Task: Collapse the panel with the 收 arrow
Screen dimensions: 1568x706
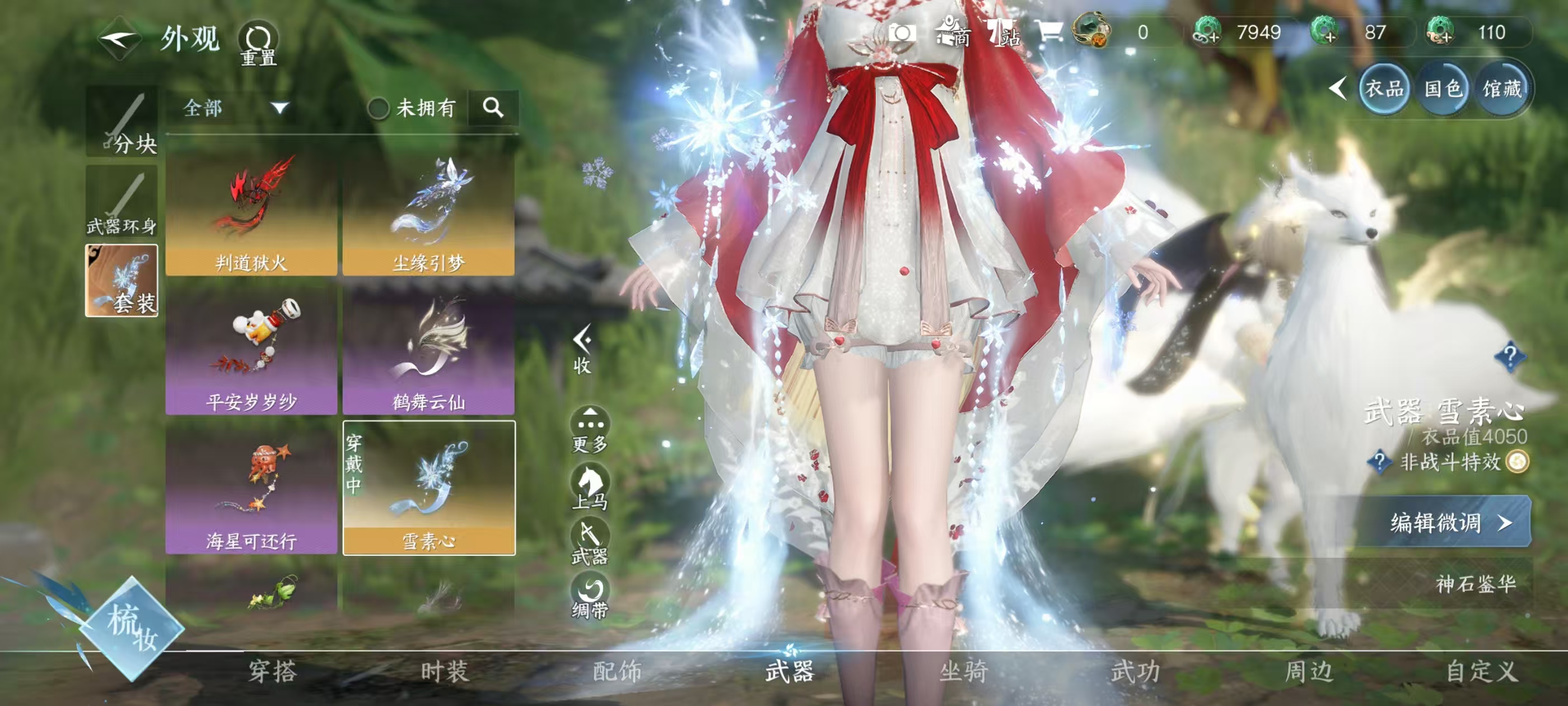Action: (x=582, y=347)
